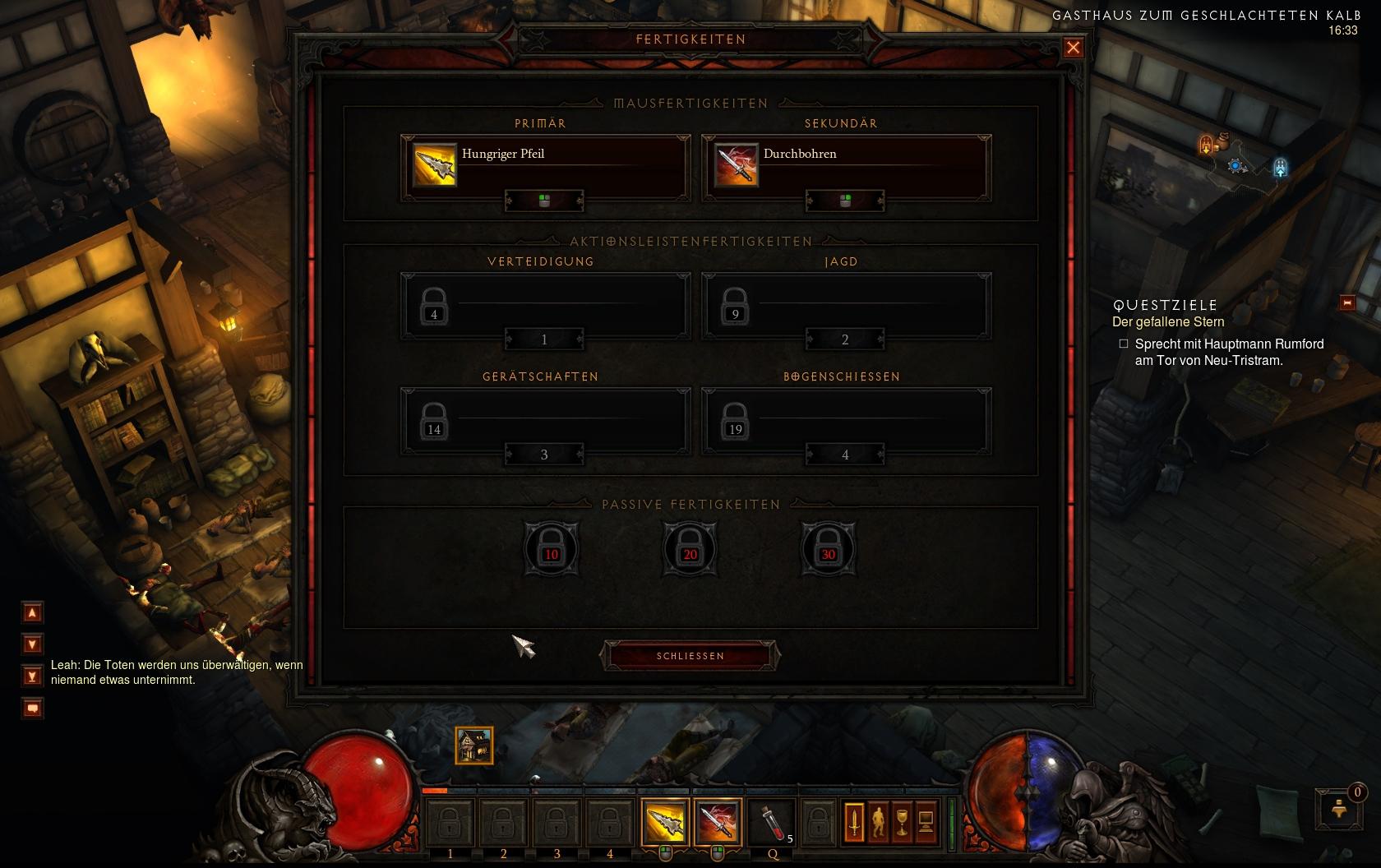Use the health potion in the hotbar
This screenshot has width=1381, height=868.
(771, 822)
